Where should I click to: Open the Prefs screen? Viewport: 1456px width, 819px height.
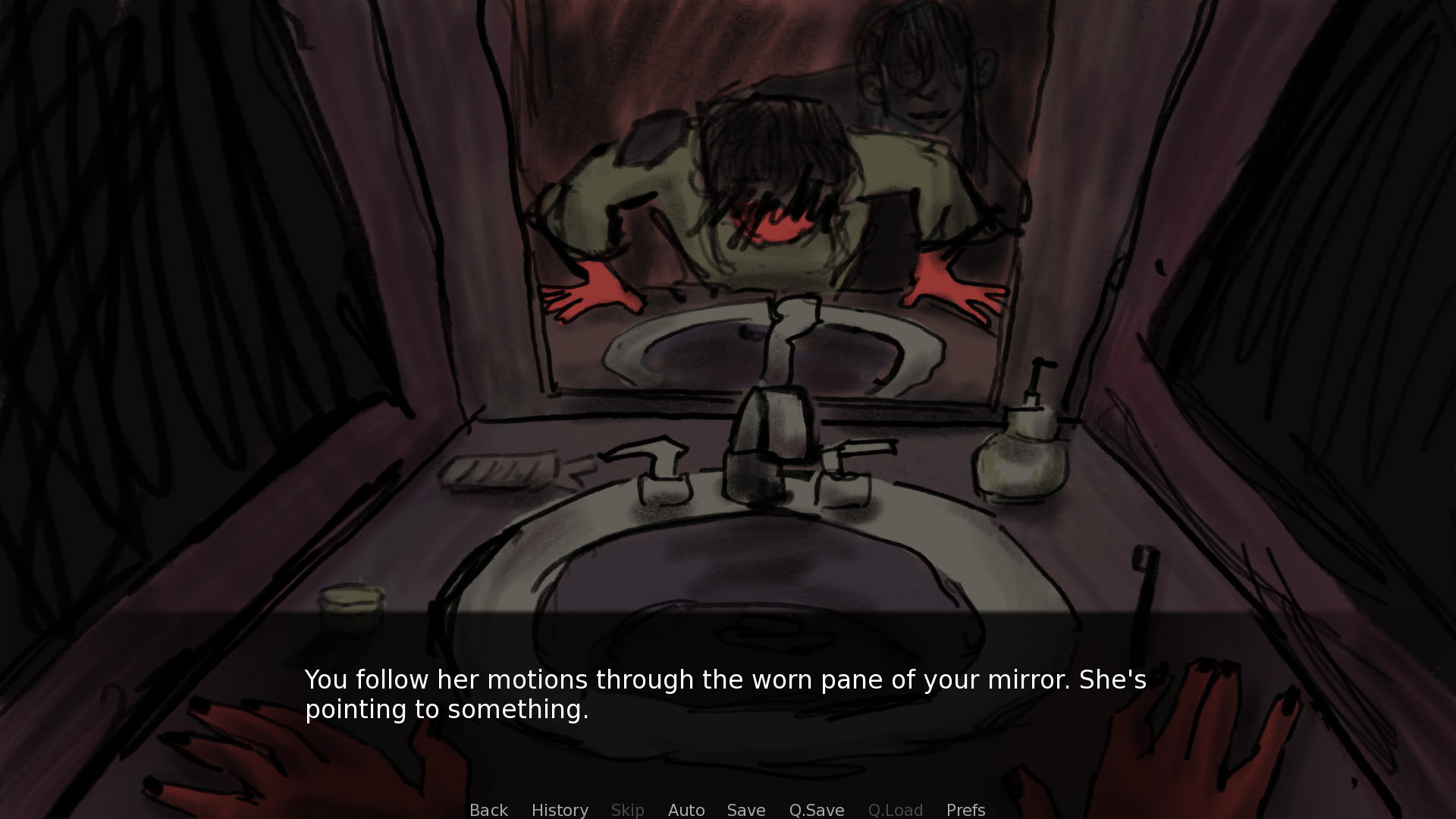click(x=965, y=810)
